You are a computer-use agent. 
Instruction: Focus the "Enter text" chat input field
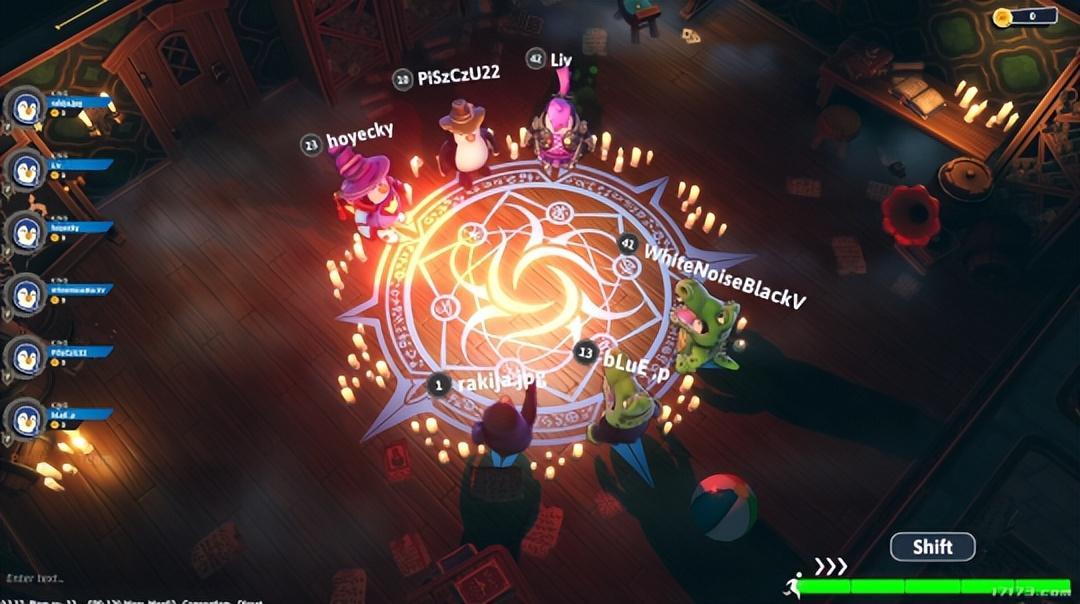click(40, 578)
